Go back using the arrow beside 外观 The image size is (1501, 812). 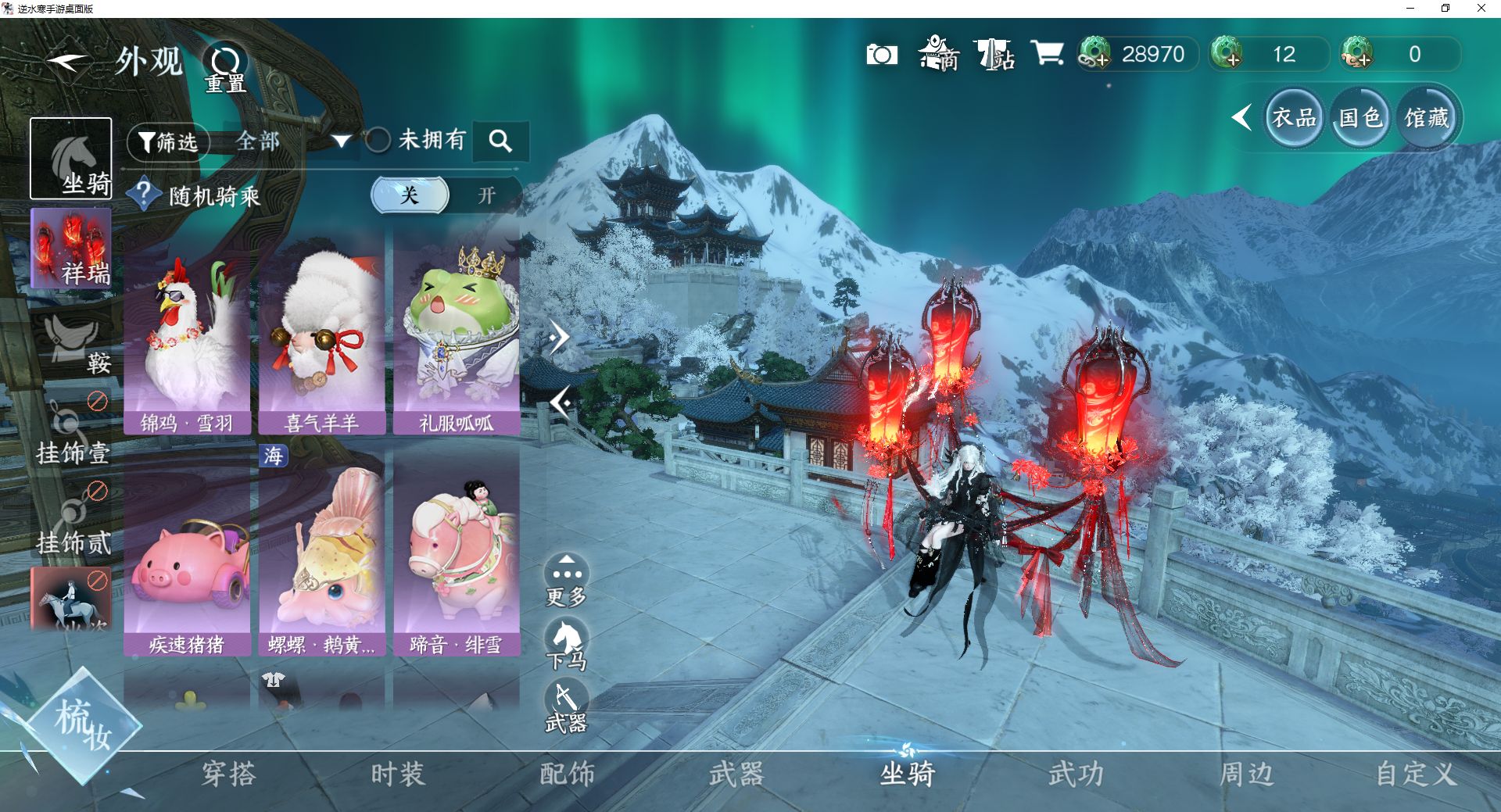pyautogui.click(x=66, y=61)
